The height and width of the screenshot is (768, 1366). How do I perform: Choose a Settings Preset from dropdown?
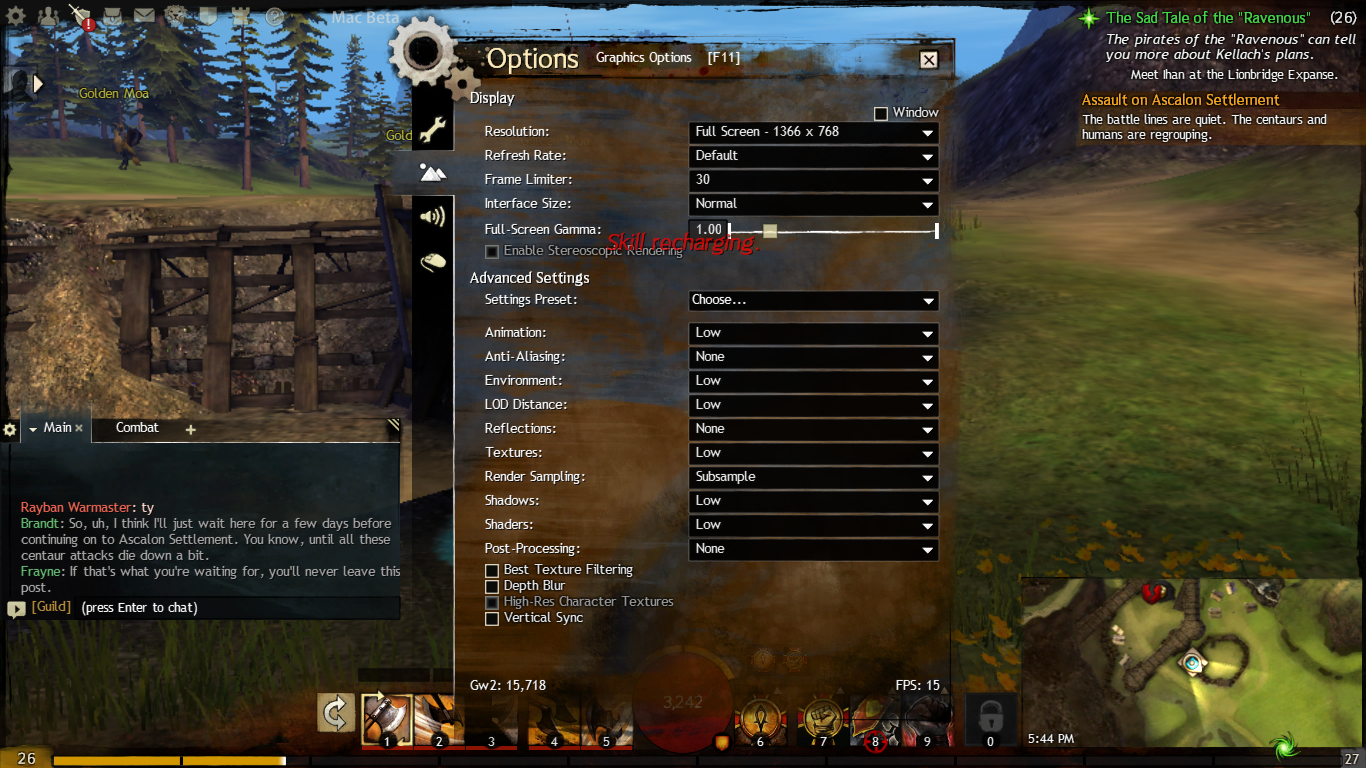(814, 300)
